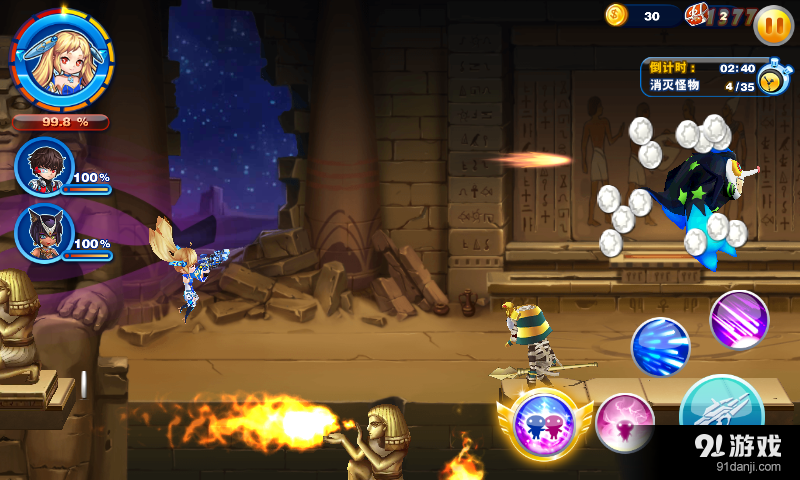Use the purple slash skill
This screenshot has height=480, width=800.
tap(739, 319)
